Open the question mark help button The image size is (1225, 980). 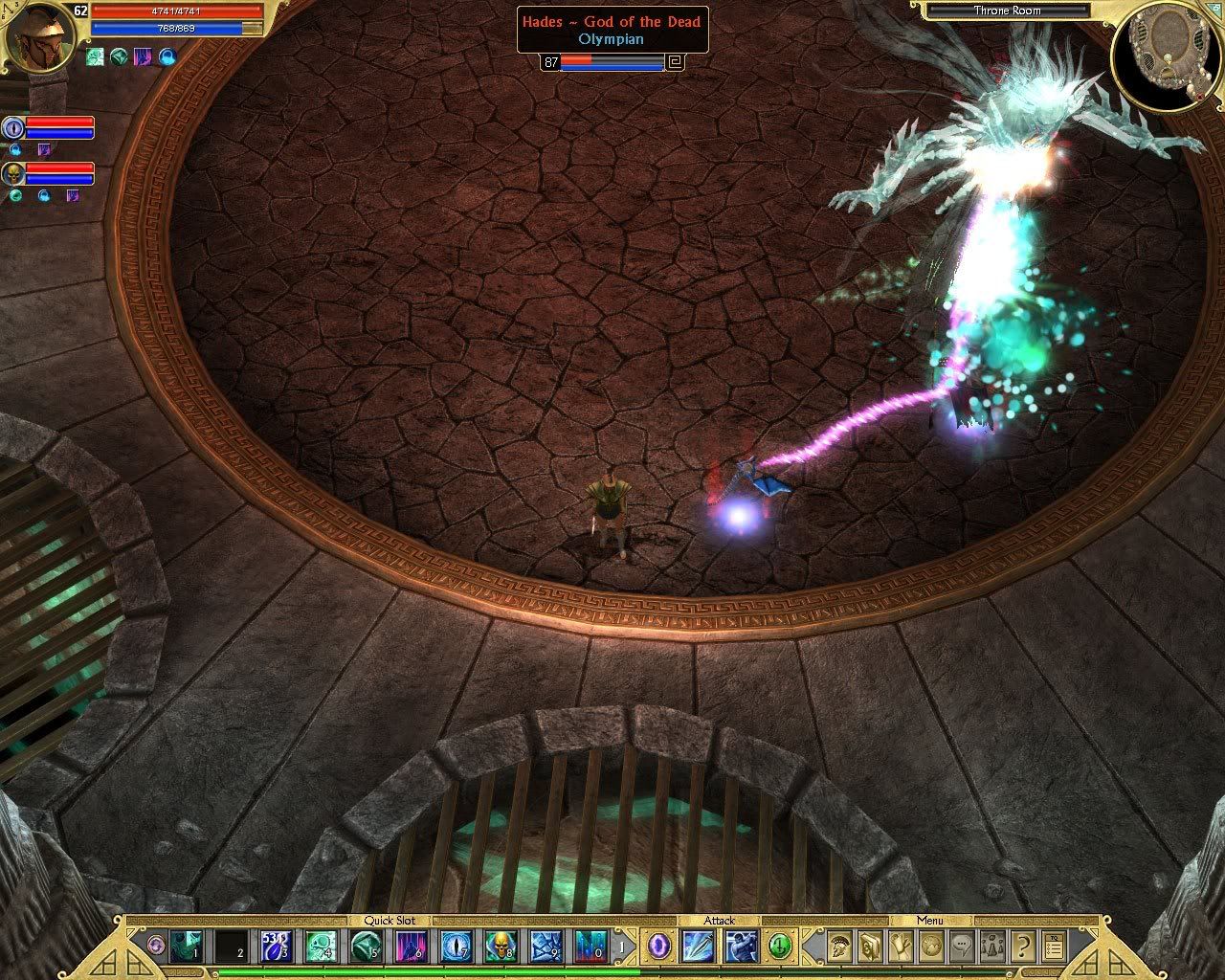coord(1023,947)
